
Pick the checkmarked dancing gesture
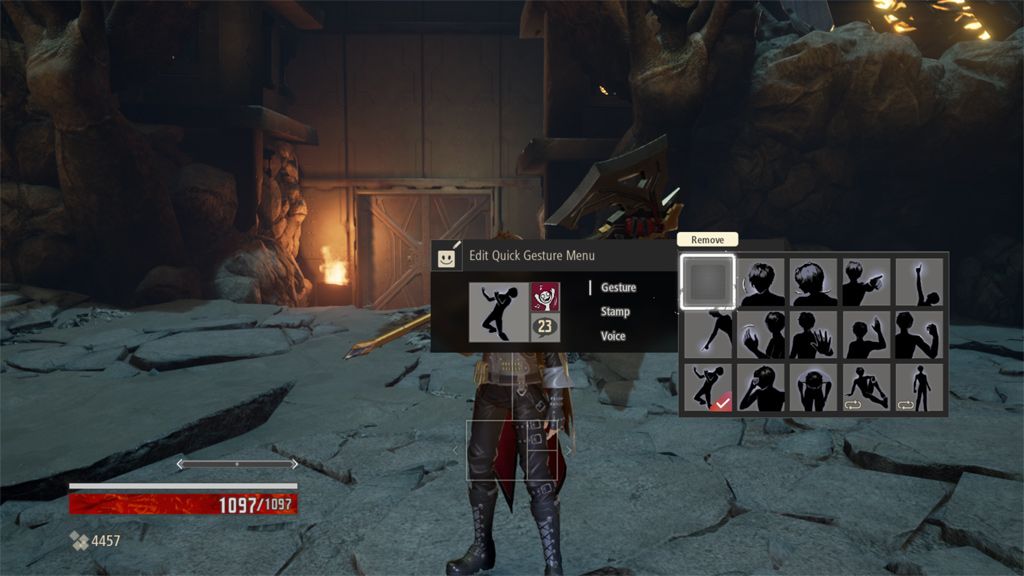pyautogui.click(x=708, y=387)
